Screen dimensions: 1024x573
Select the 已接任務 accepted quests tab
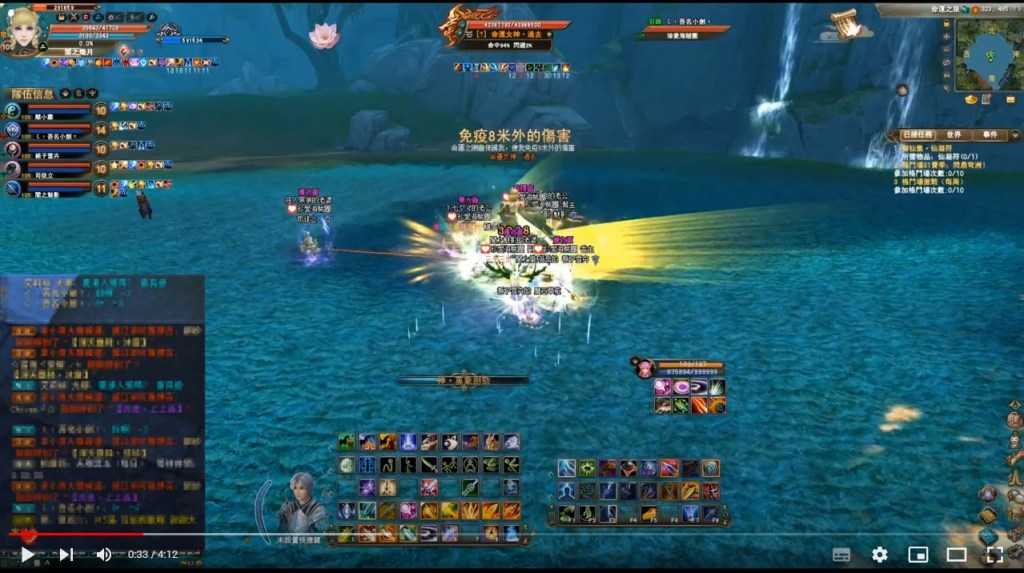pos(917,134)
